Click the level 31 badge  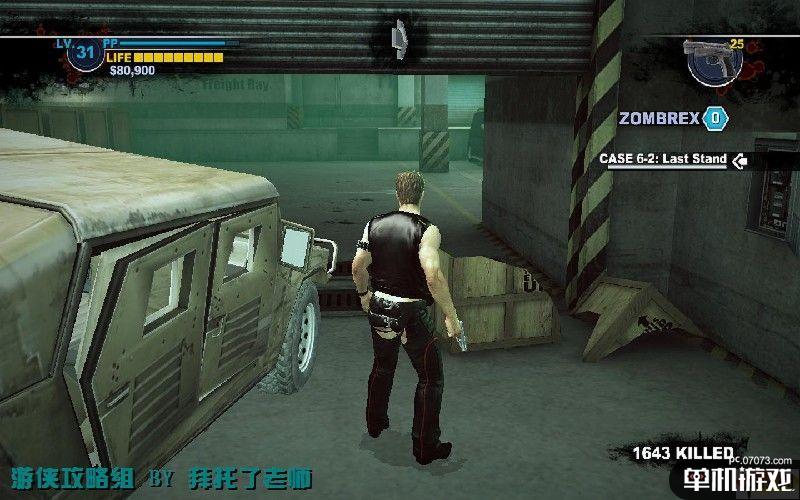click(83, 53)
